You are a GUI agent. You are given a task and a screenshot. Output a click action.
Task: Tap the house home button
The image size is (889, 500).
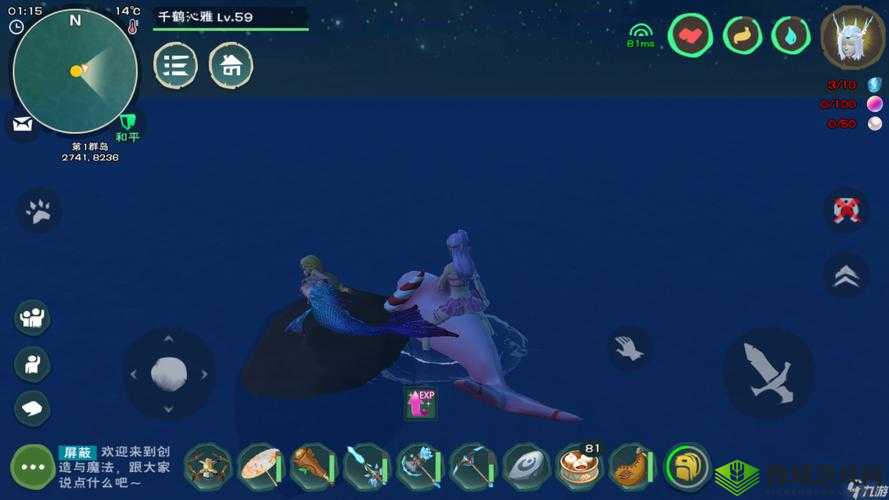point(231,66)
